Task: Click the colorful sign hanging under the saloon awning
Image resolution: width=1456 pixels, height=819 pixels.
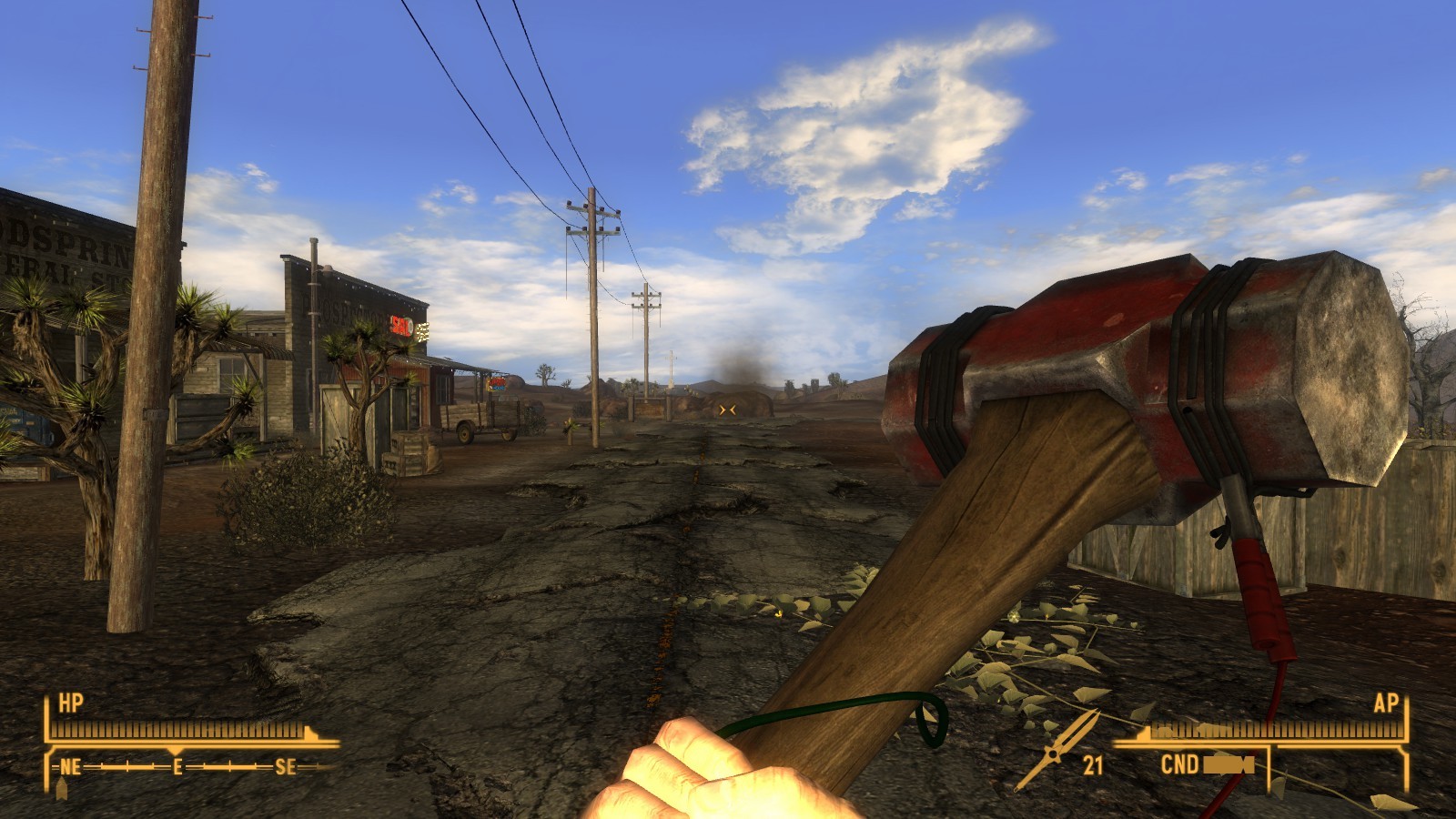Action: [499, 385]
